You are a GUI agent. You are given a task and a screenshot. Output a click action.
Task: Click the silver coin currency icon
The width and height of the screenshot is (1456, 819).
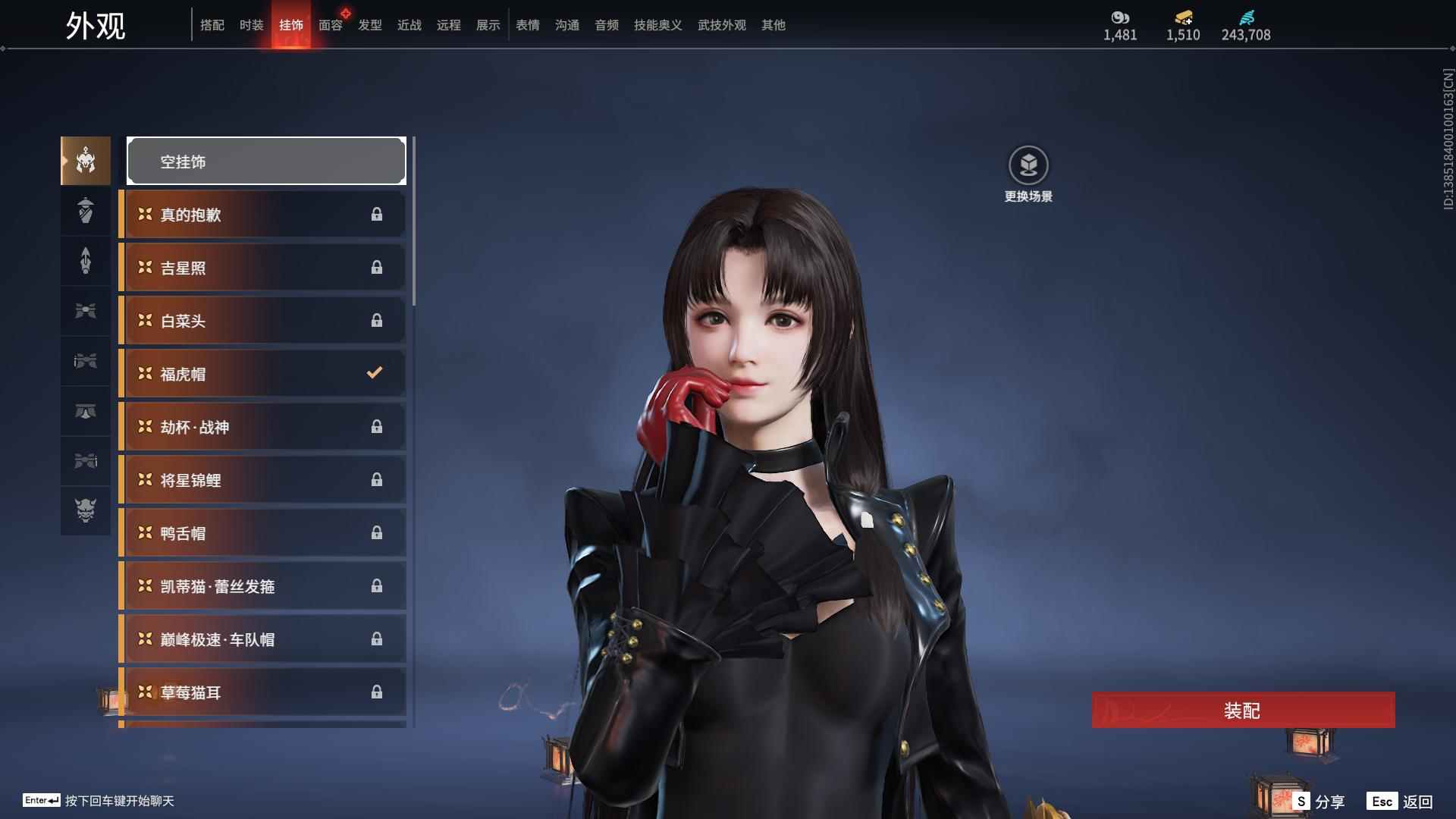(x=1120, y=17)
